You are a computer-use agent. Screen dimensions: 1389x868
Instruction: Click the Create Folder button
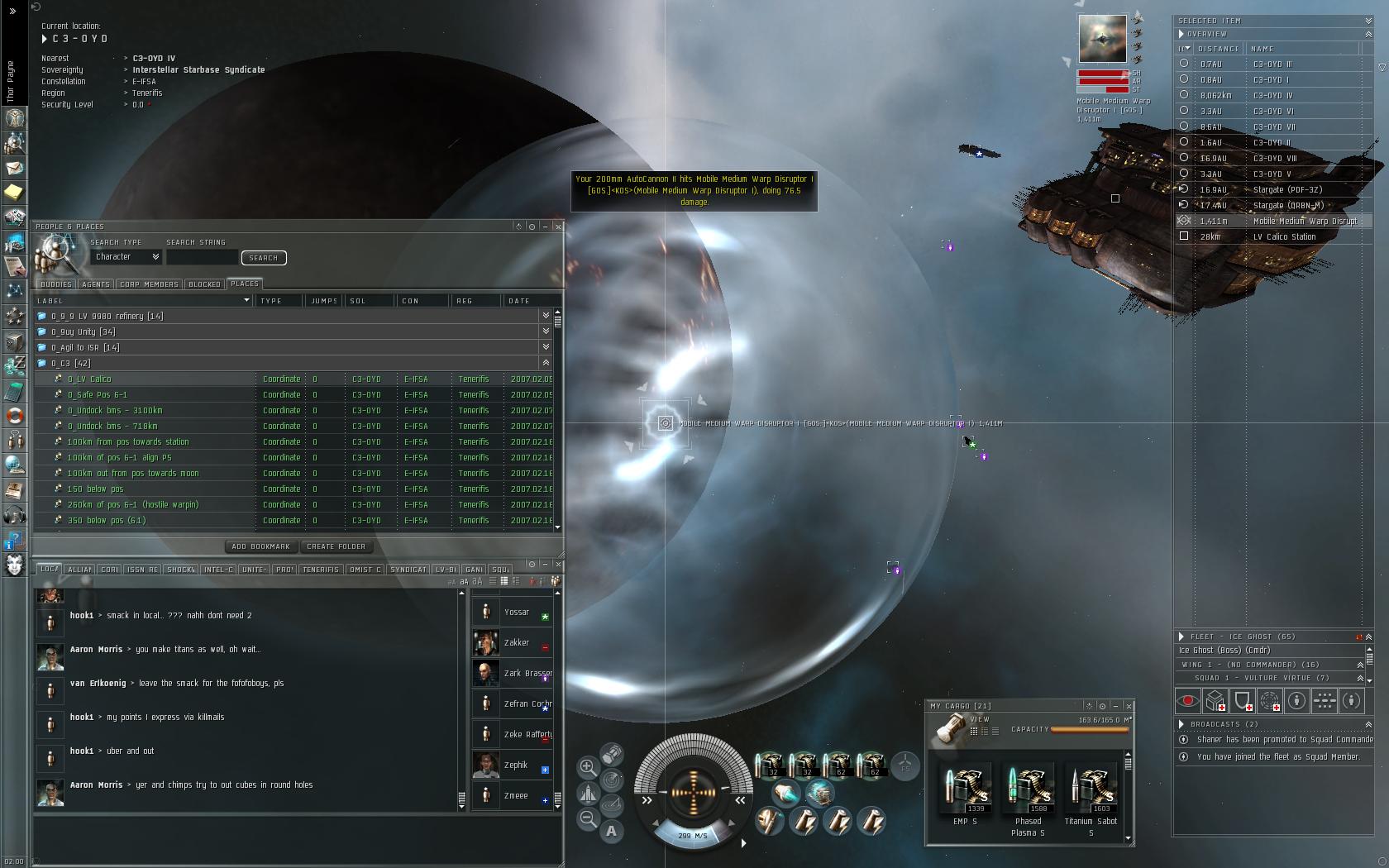coord(336,546)
